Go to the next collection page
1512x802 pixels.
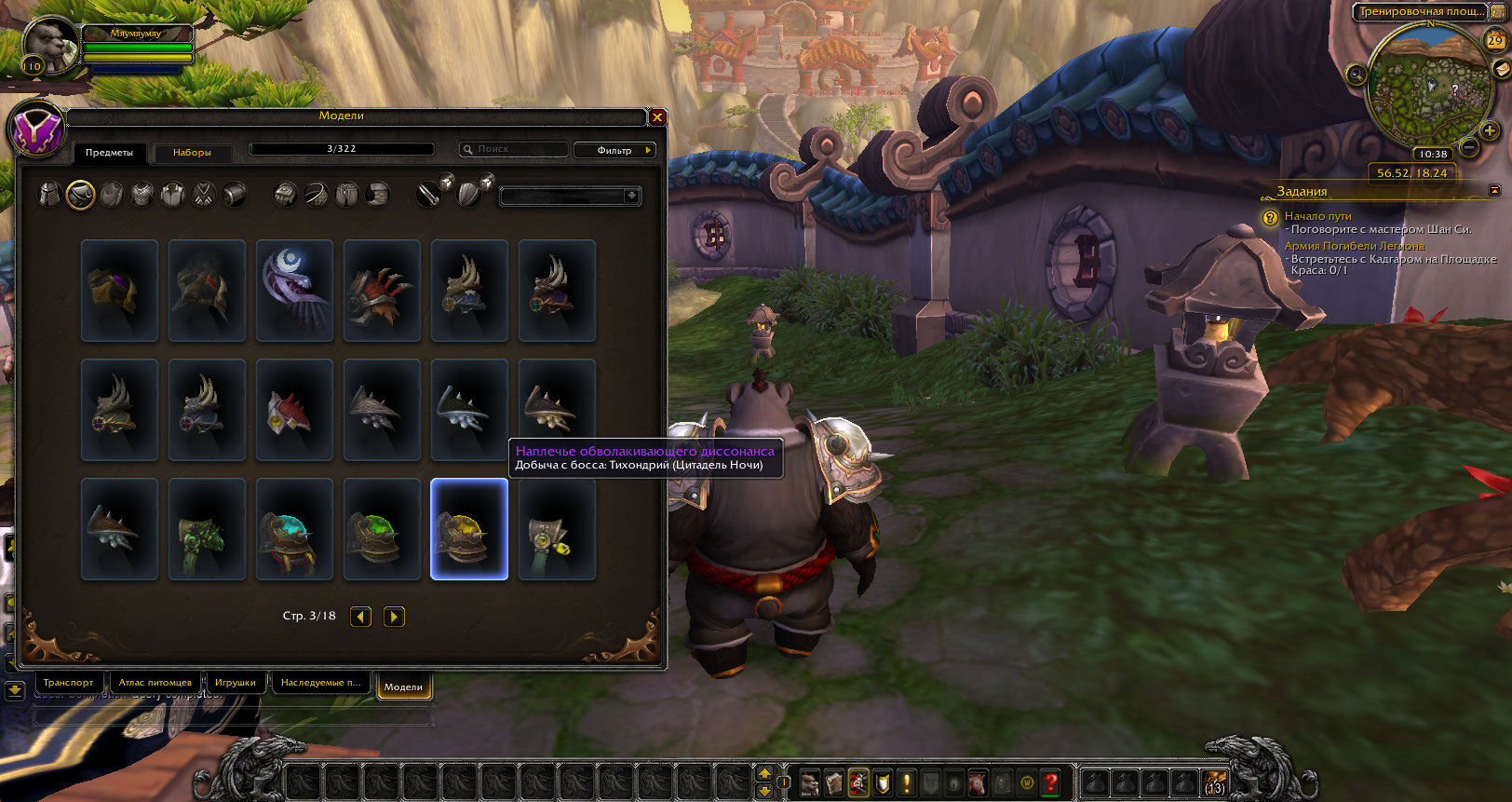pos(395,617)
